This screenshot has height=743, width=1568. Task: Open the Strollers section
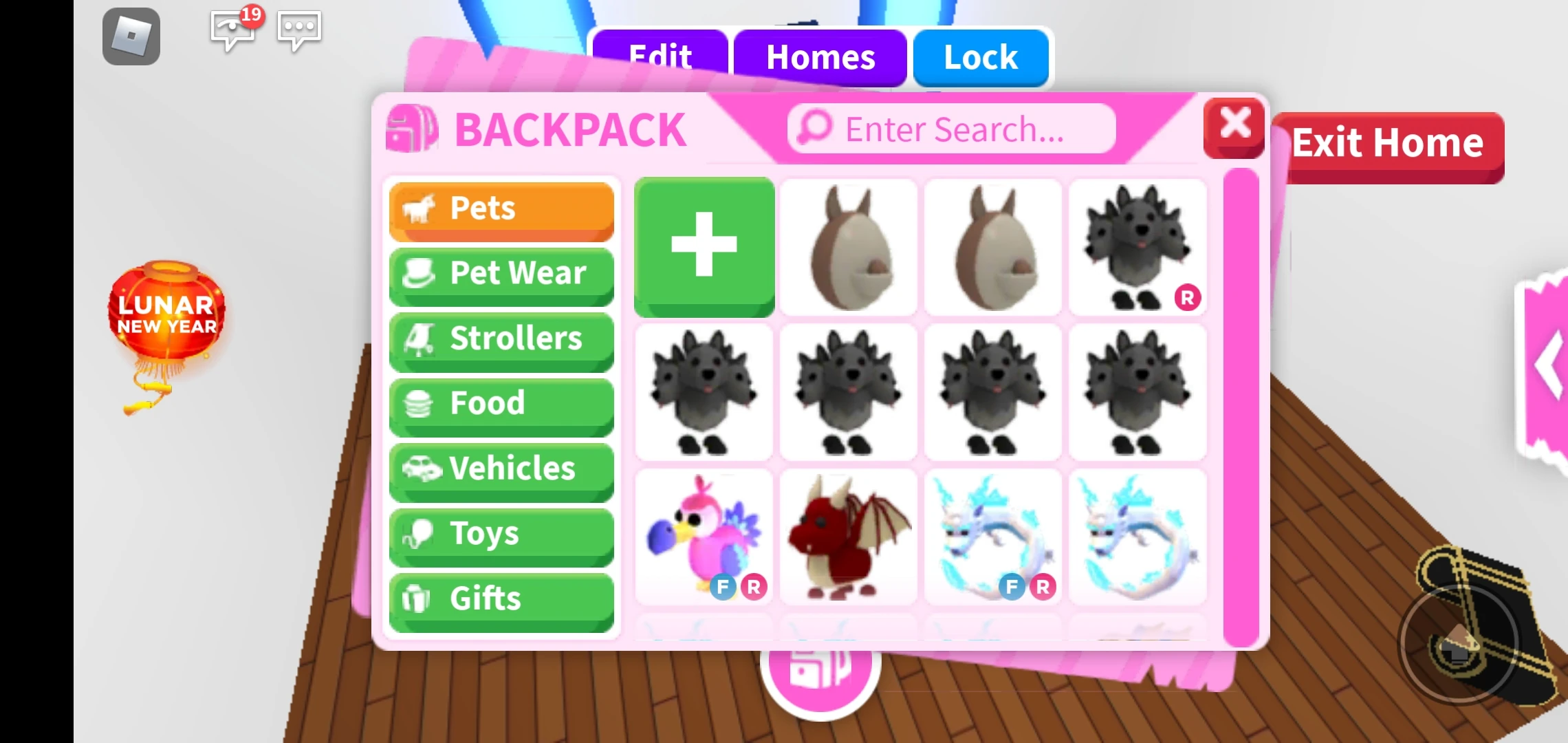(501, 338)
